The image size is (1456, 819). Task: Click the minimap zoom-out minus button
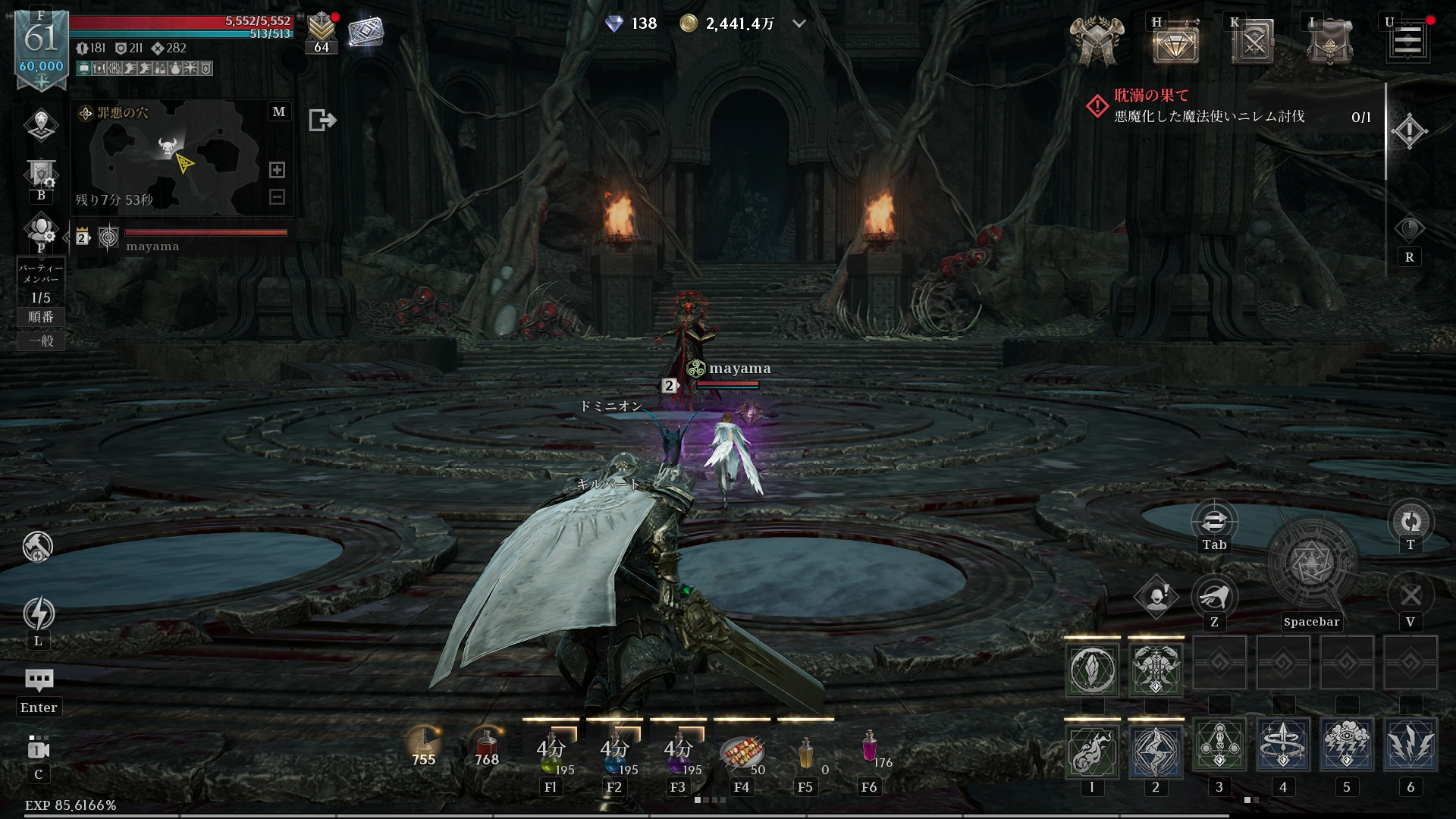[278, 197]
